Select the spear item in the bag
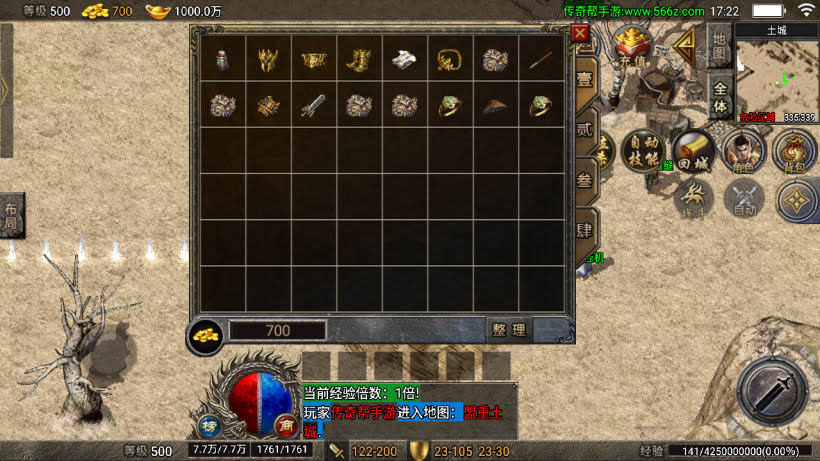This screenshot has height=461, width=820. point(540,59)
